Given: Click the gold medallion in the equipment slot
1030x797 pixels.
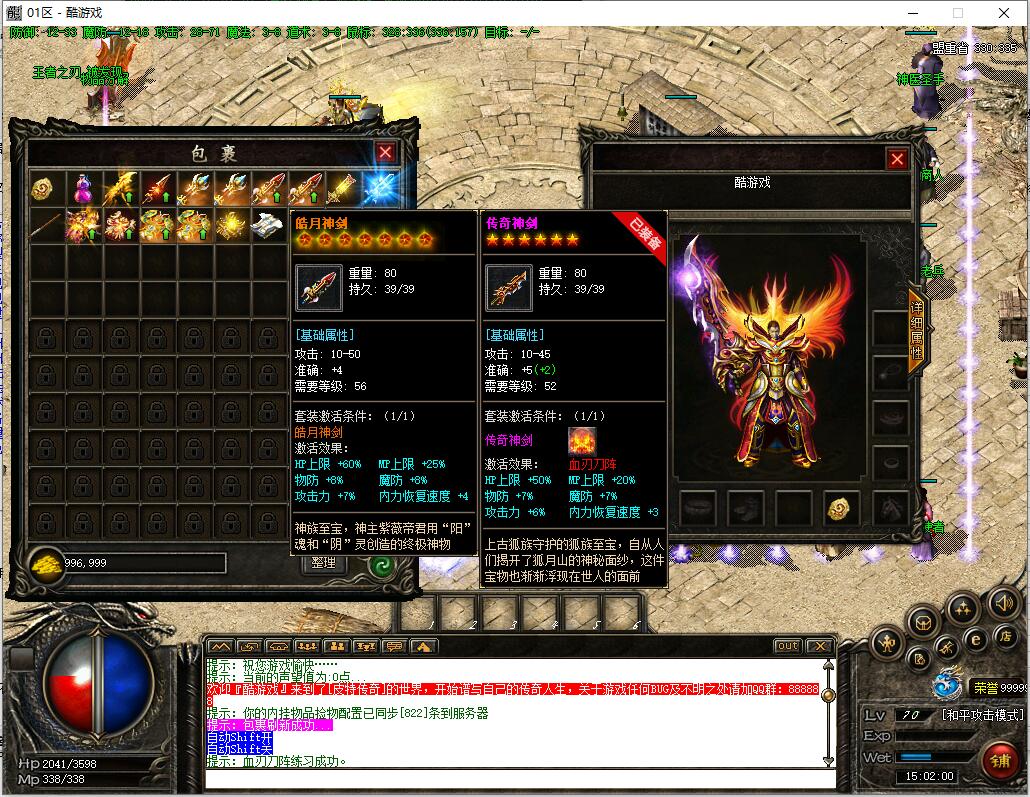Looking at the screenshot, I should (x=842, y=508).
